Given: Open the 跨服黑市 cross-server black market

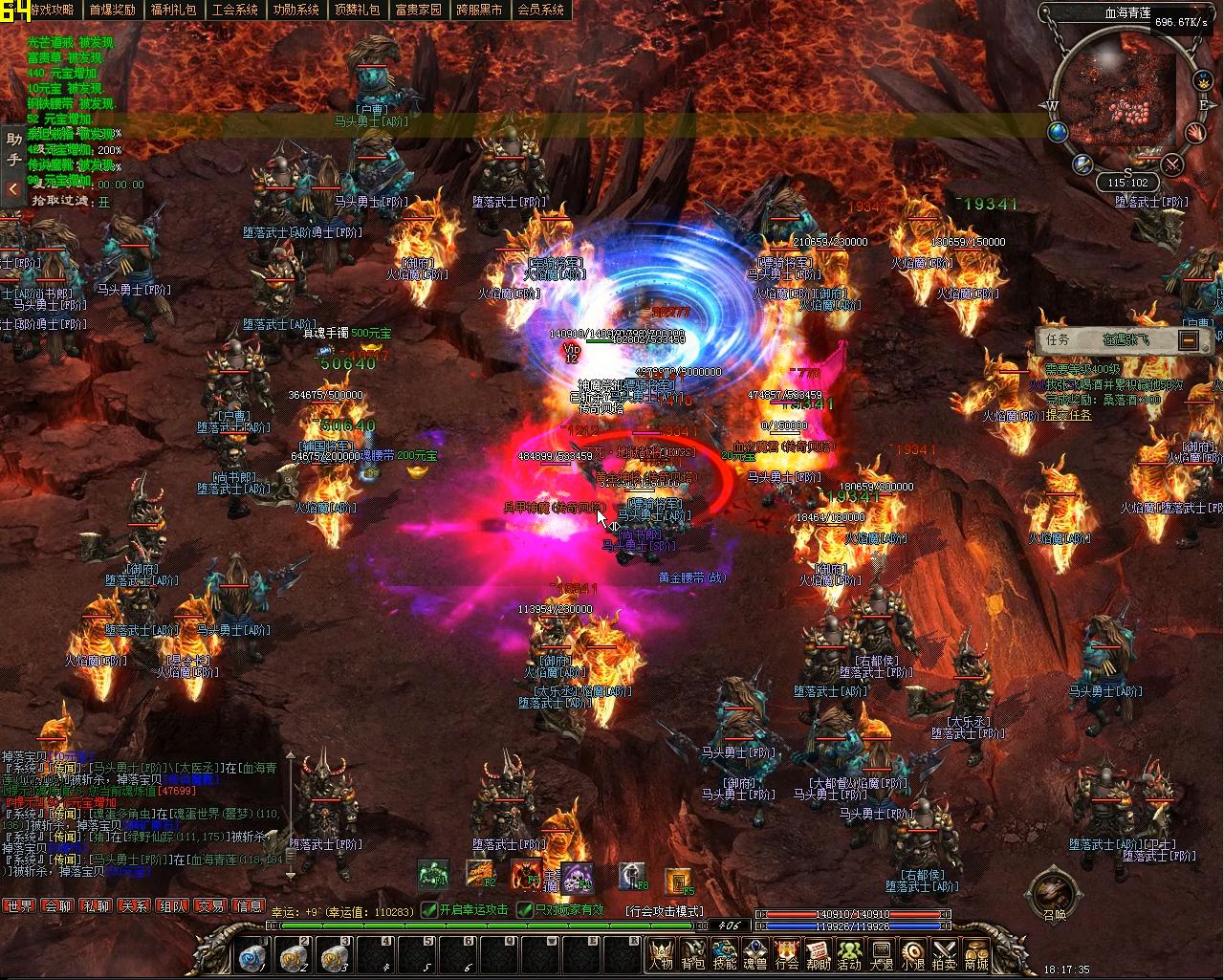Looking at the screenshot, I should [x=480, y=10].
